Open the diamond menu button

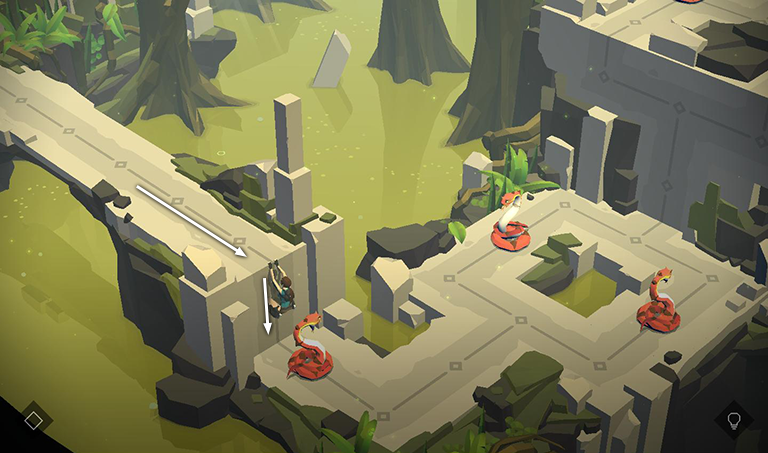pyautogui.click(x=33, y=420)
